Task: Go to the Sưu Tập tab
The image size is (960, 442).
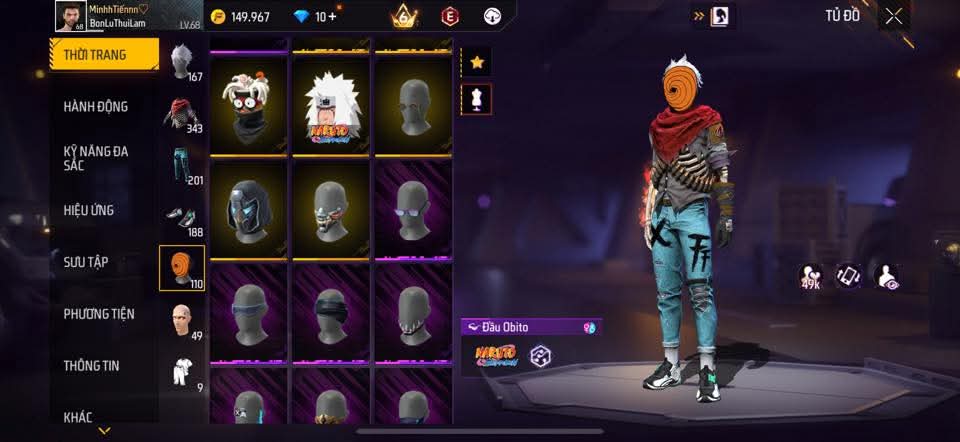Action: 86,262
